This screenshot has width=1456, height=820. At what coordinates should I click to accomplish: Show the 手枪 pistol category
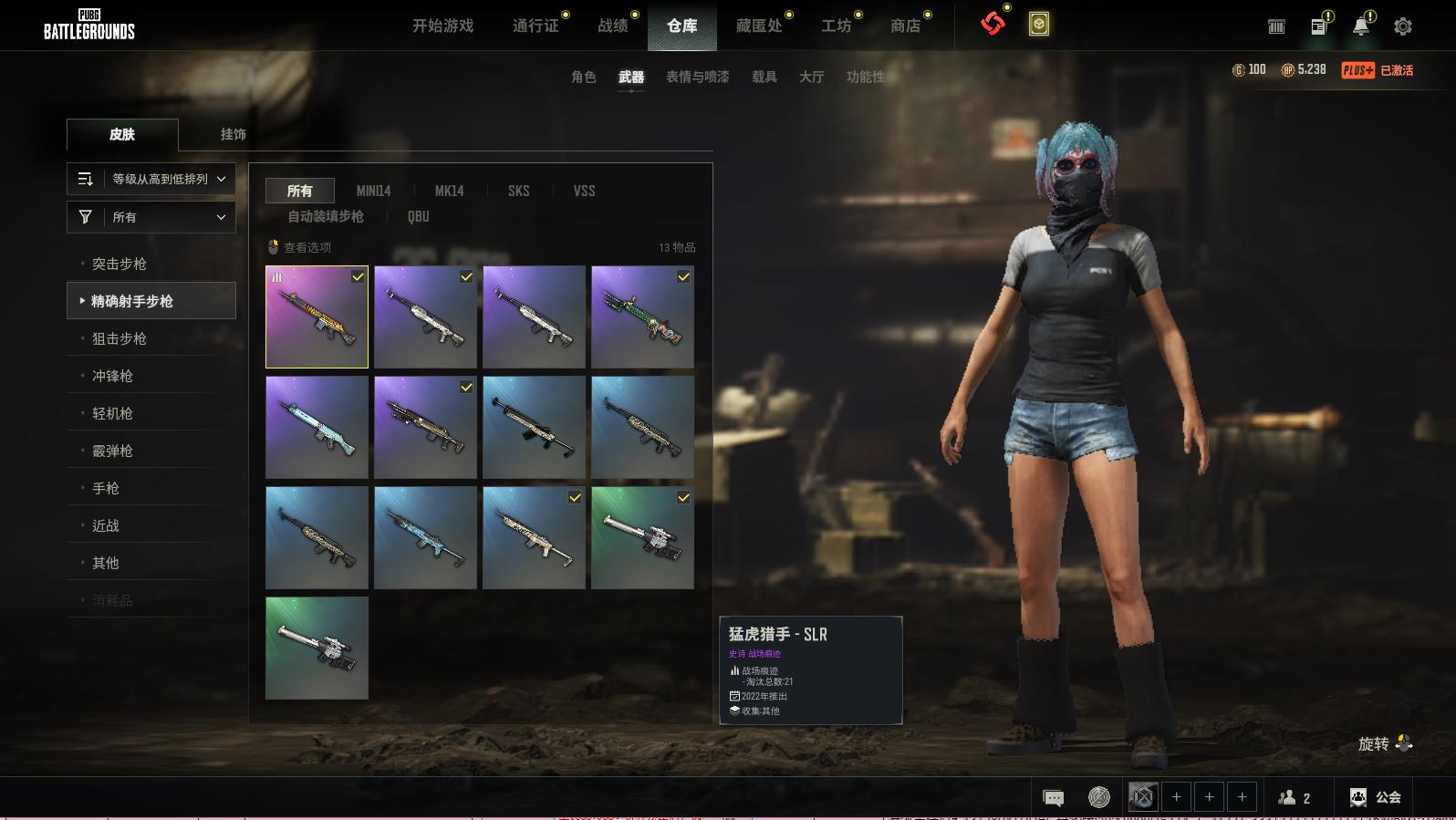pyautogui.click(x=106, y=488)
